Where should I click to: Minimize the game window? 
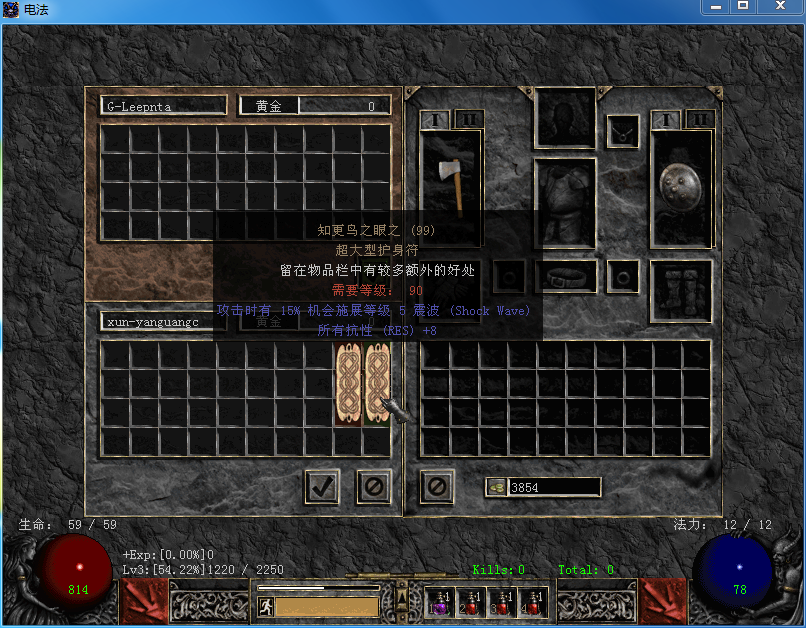pos(716,6)
